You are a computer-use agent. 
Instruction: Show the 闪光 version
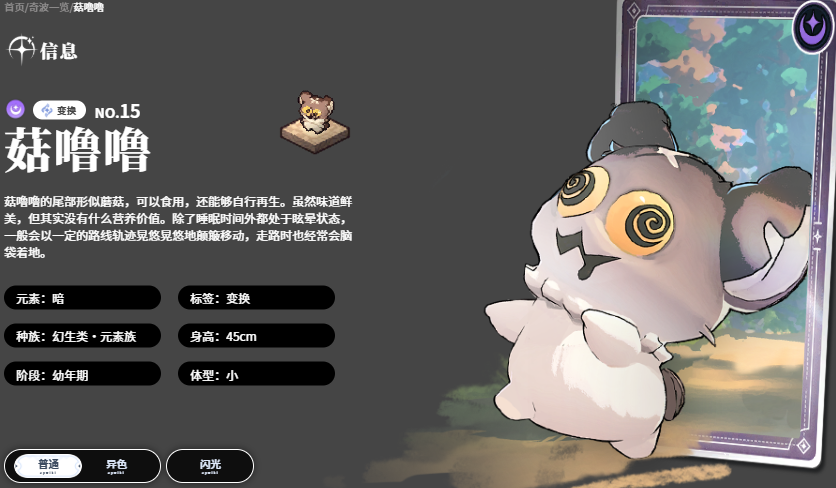point(210,466)
